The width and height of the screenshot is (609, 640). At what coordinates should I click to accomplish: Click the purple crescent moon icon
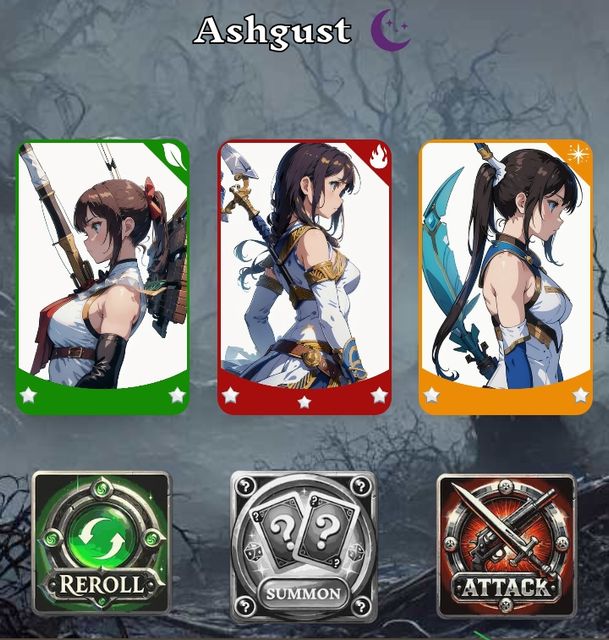tap(390, 31)
